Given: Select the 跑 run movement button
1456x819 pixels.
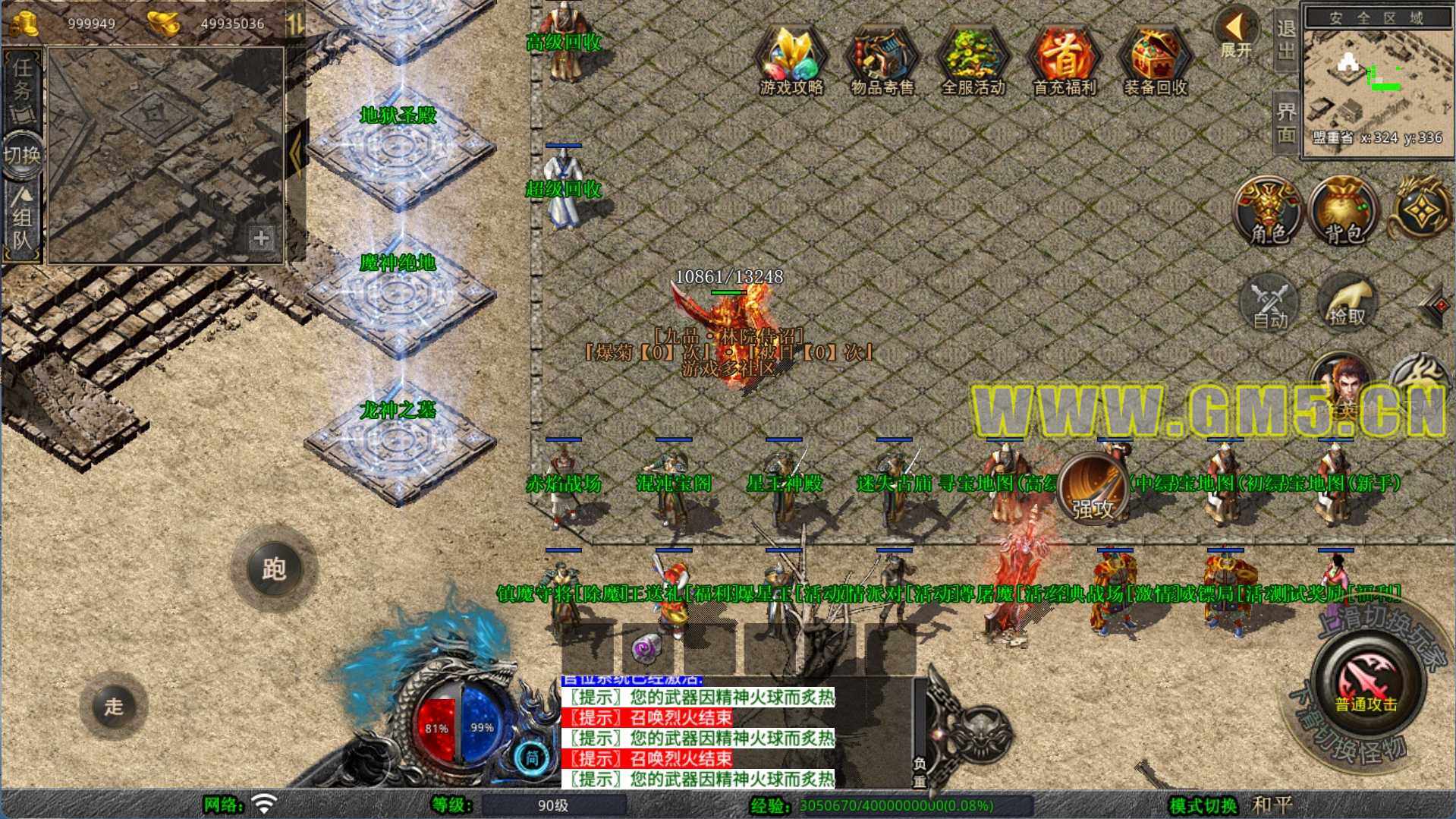Looking at the screenshot, I should pos(274,569).
